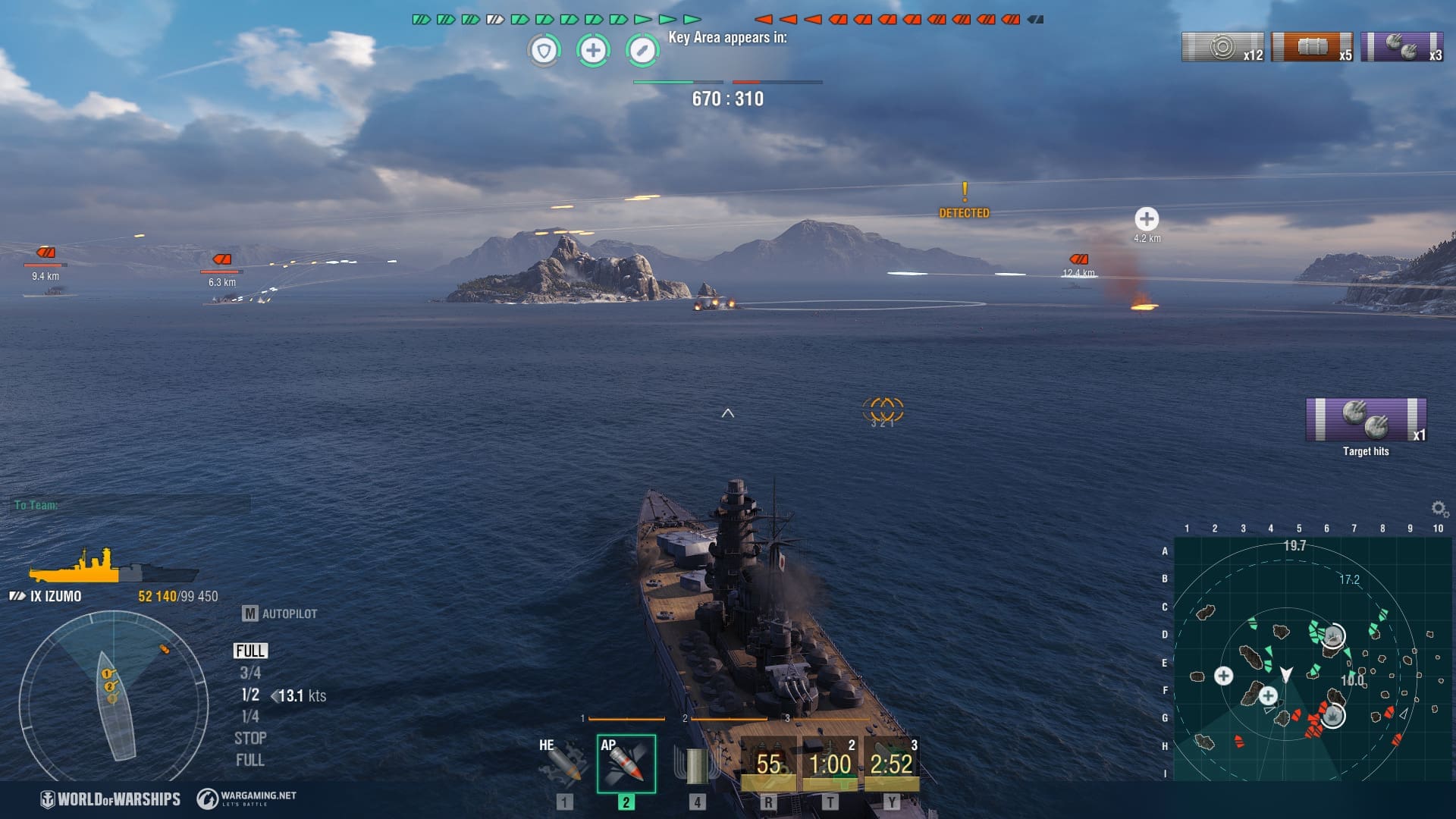
Task: Toggle the Autopilot option
Action: [x=280, y=613]
